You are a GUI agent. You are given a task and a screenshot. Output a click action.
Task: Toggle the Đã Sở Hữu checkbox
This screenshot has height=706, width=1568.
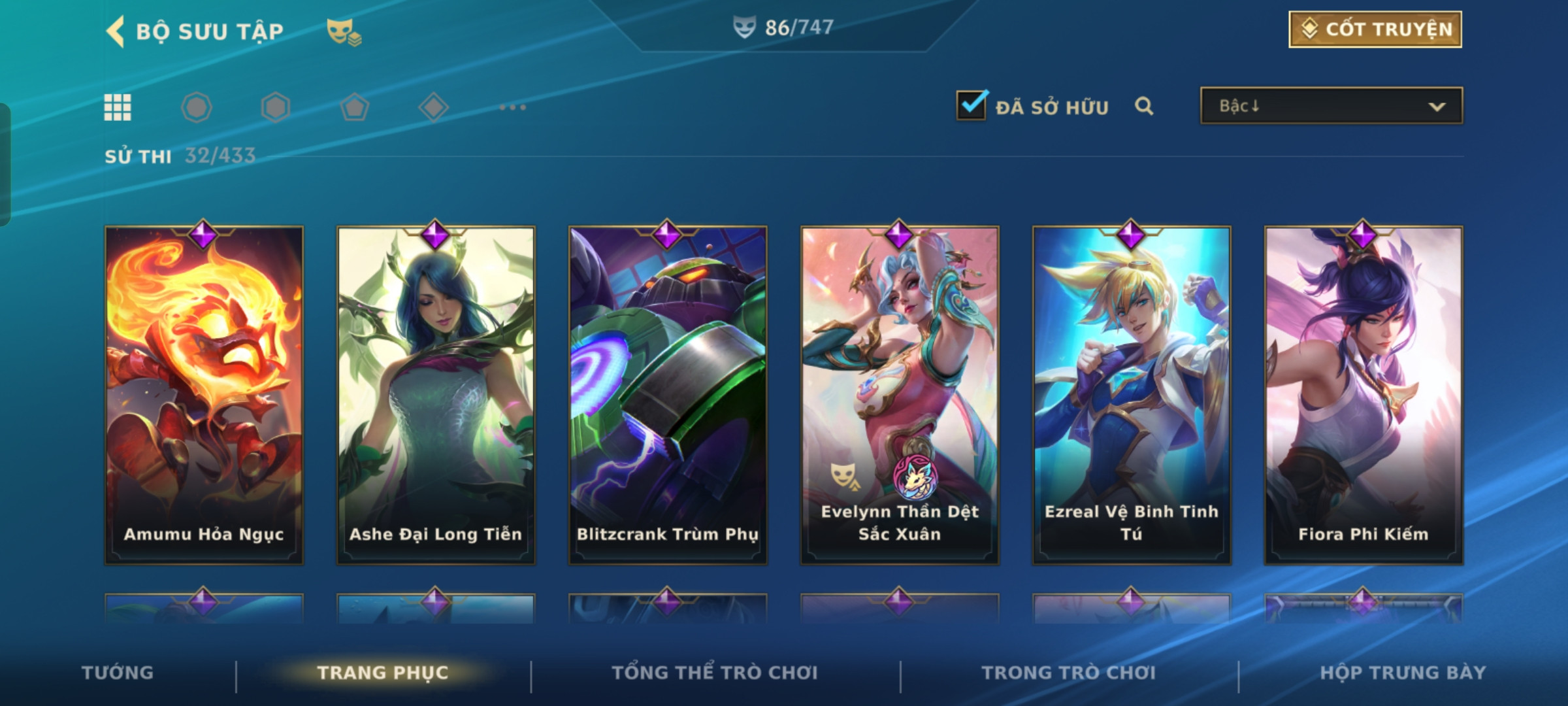click(972, 106)
